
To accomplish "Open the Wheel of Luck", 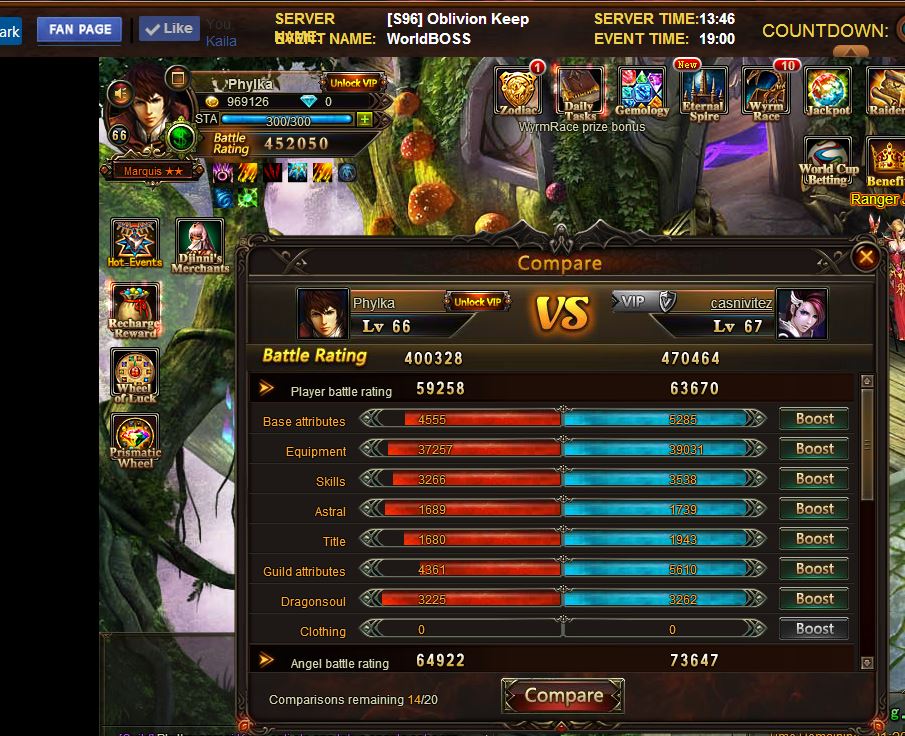I will 135,377.
